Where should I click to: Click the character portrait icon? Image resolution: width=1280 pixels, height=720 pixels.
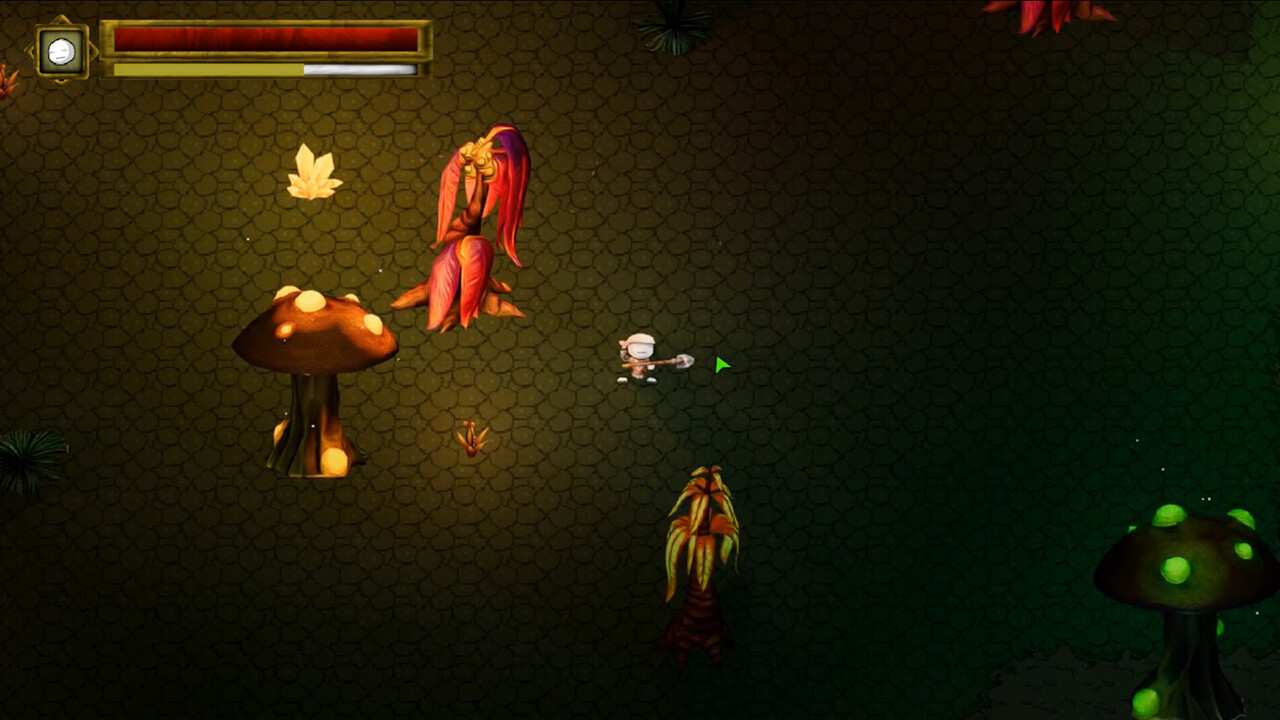pos(62,51)
